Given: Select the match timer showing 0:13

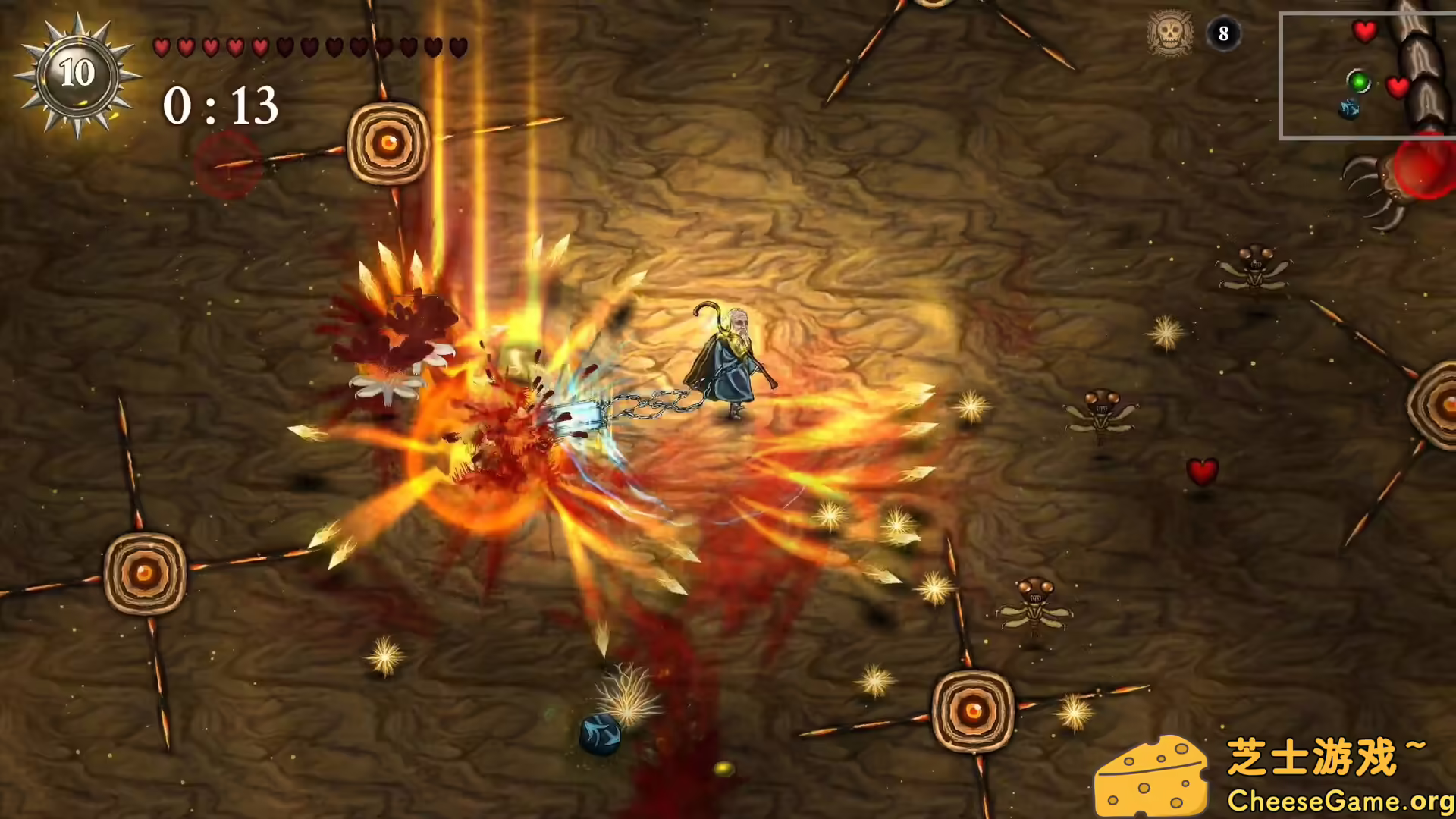Looking at the screenshot, I should point(220,106).
